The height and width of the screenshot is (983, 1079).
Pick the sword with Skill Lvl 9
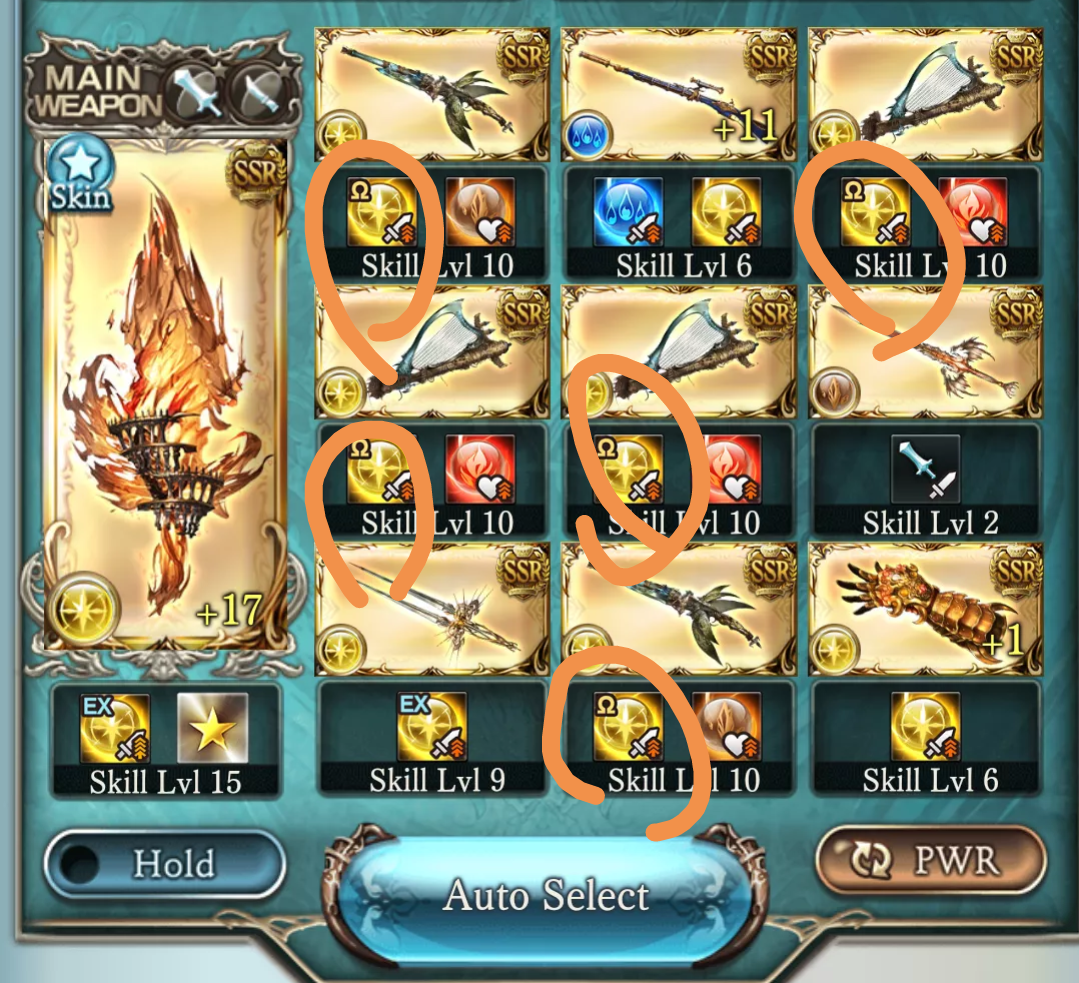[x=432, y=608]
